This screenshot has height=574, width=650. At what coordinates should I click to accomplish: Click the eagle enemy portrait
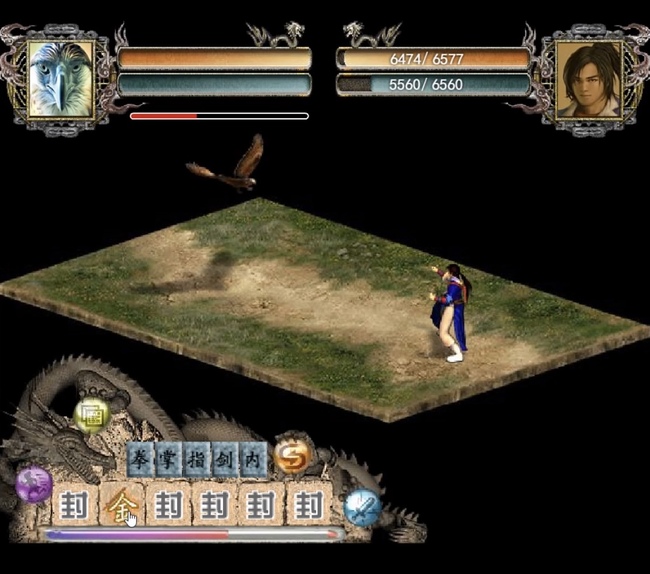click(61, 78)
